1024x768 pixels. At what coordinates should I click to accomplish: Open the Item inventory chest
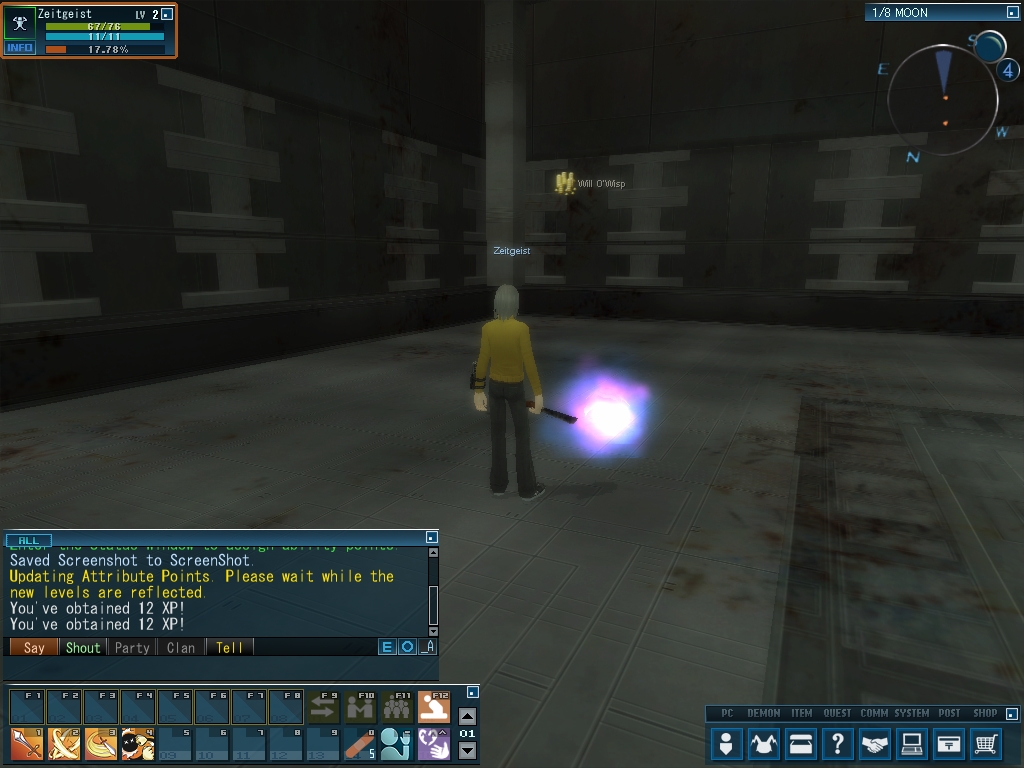pyautogui.click(x=801, y=744)
